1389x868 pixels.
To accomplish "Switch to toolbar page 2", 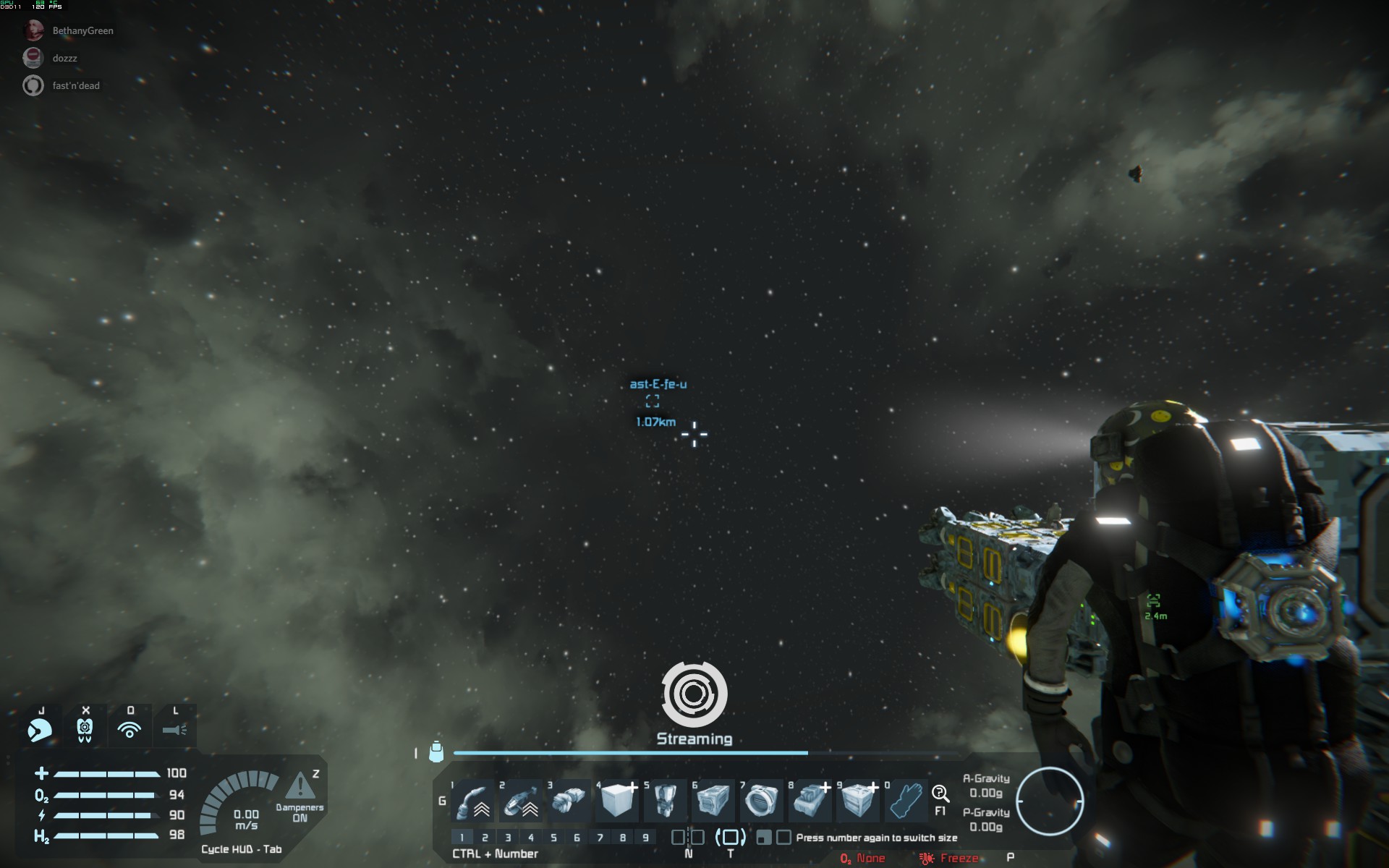I will click(485, 838).
